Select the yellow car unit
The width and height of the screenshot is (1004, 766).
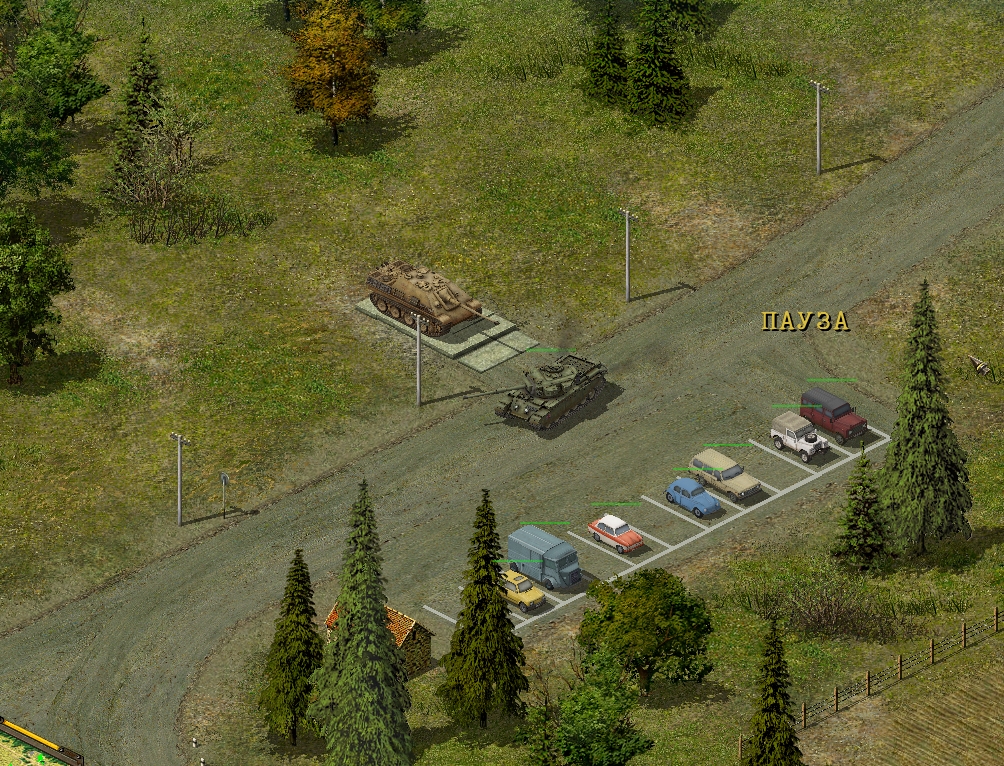coord(521,590)
